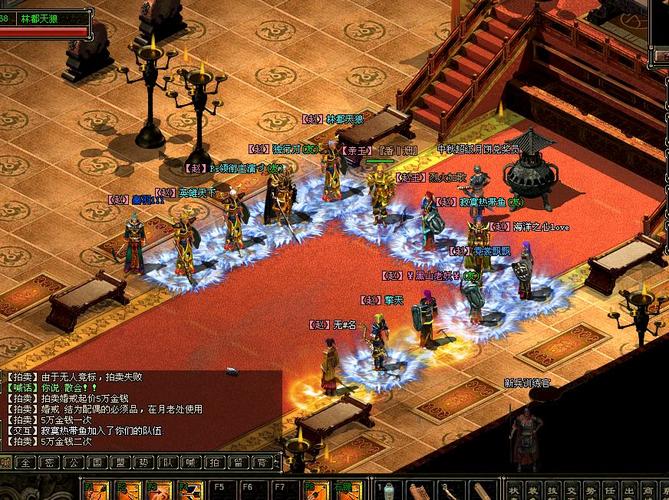Switch chat filter to the 全 (all) tab
The height and width of the screenshot is (500, 669).
tap(27, 463)
